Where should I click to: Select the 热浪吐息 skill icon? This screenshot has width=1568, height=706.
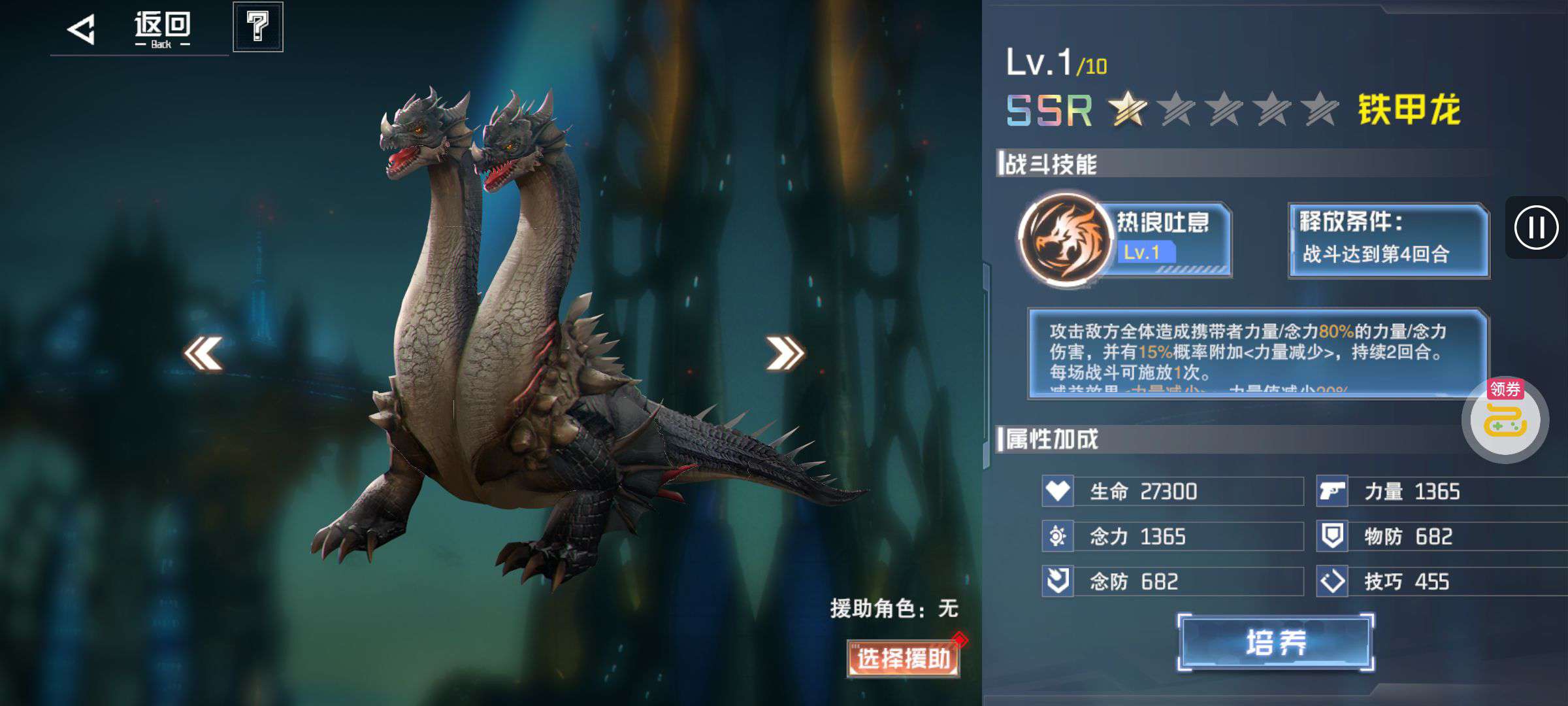click(x=1066, y=240)
